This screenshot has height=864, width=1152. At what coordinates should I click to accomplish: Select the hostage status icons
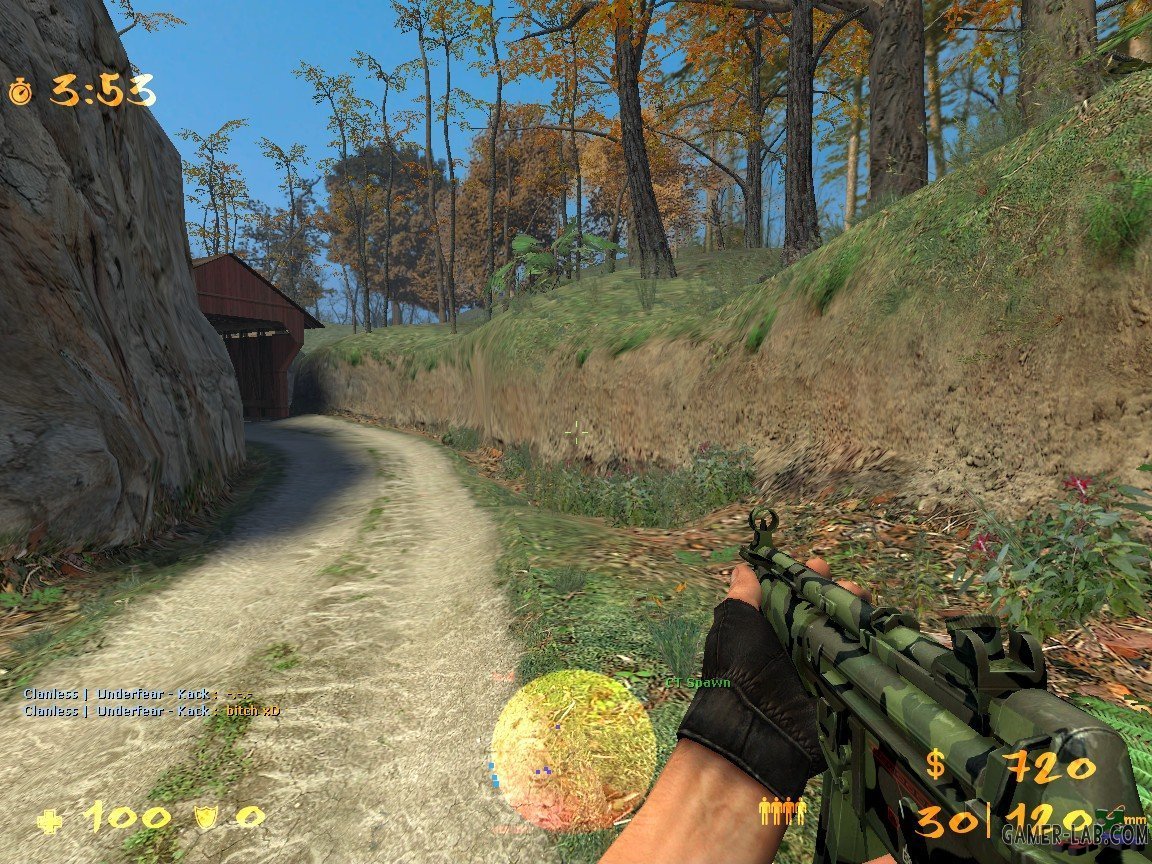pos(782,811)
